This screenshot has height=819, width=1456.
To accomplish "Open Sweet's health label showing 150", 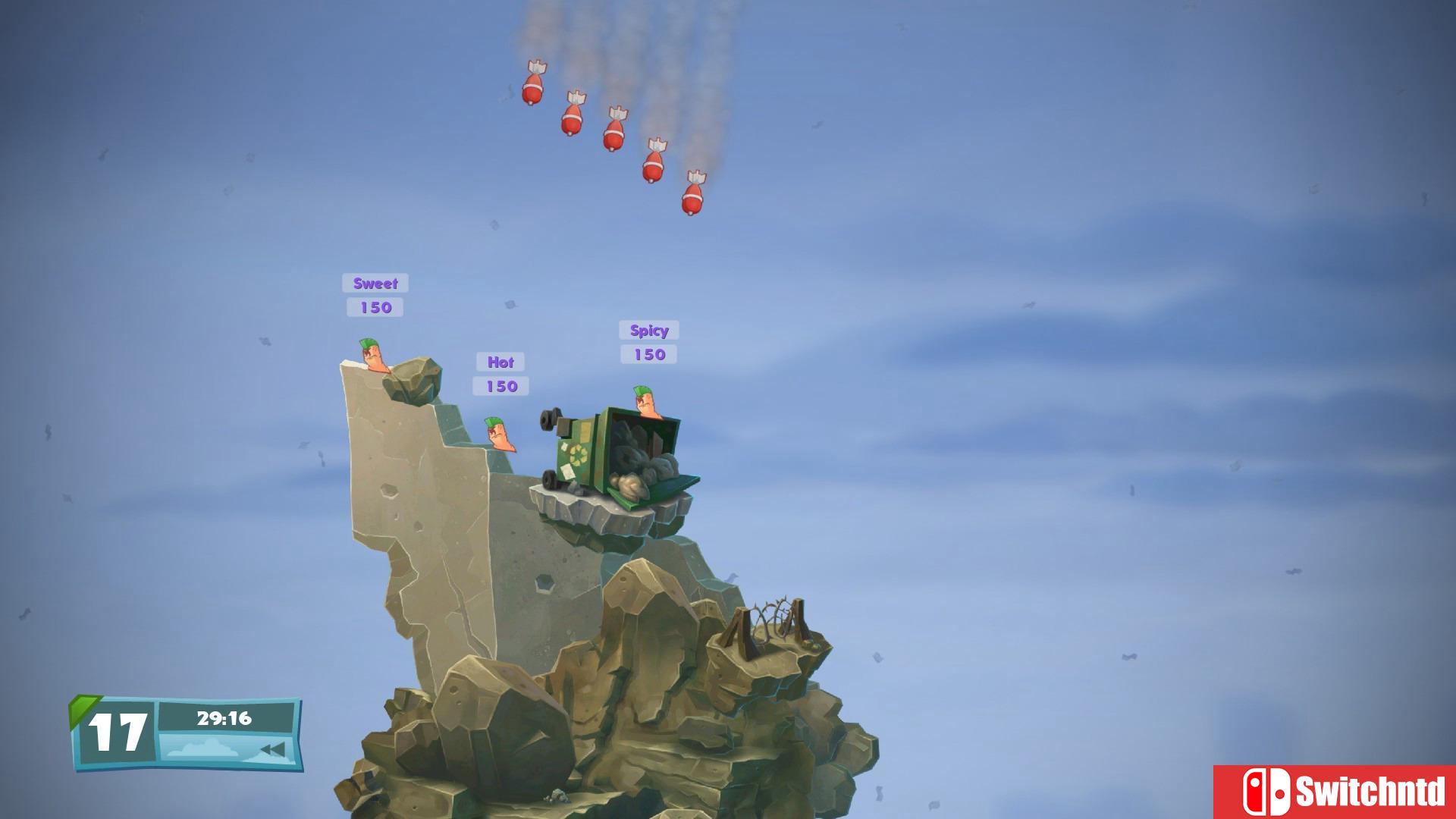I will 374,307.
